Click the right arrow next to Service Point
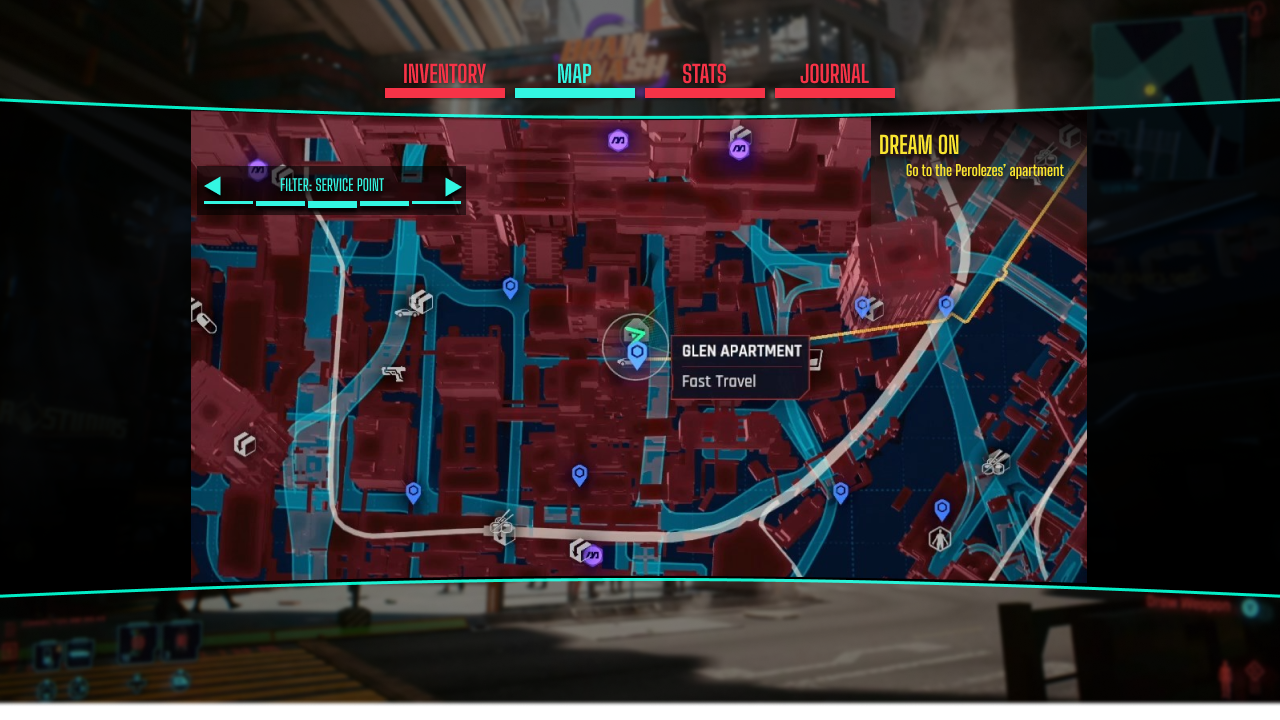Viewport: 1280px width, 720px height. click(453, 185)
